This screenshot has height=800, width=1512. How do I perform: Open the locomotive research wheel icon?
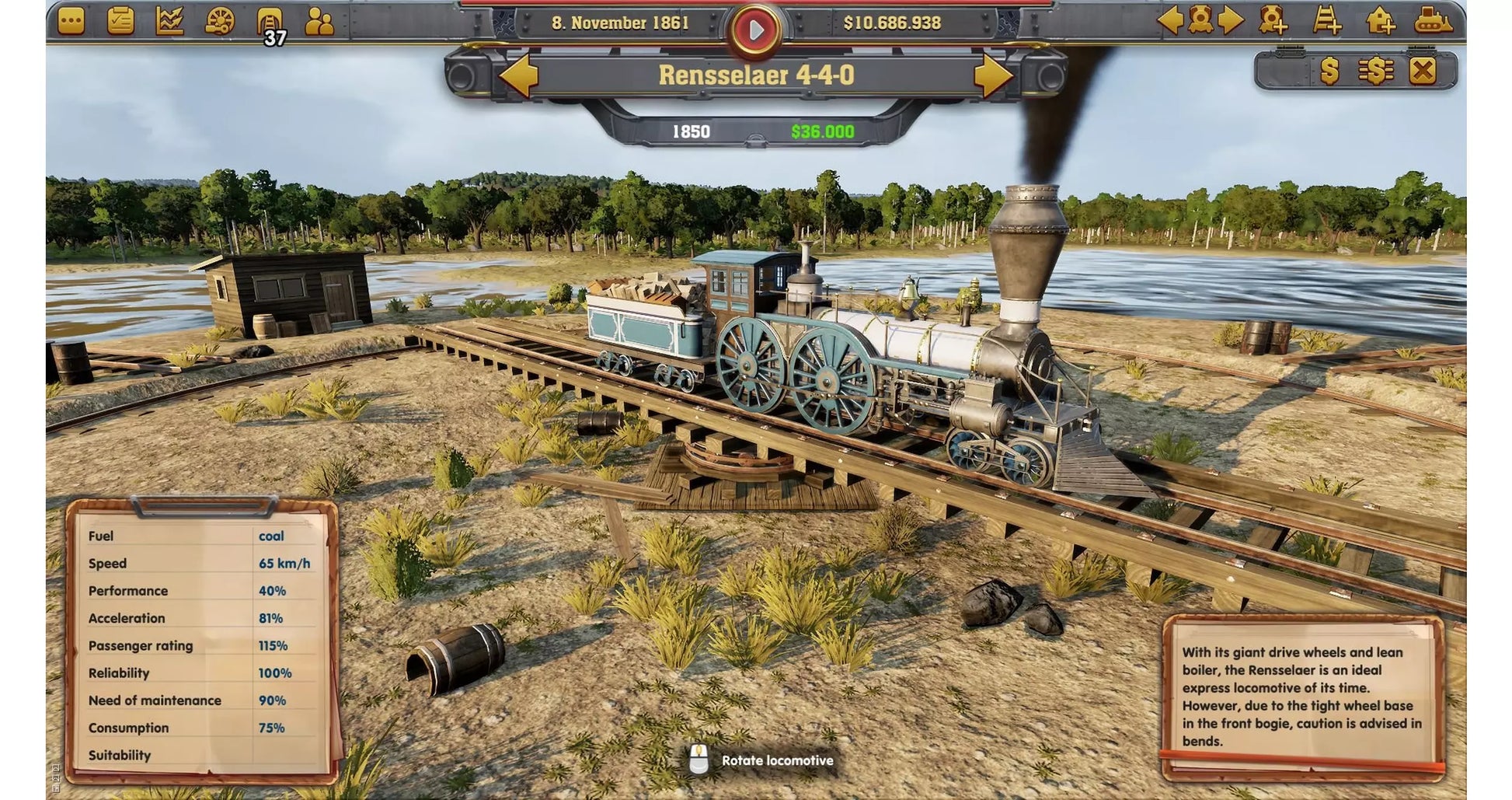[x=220, y=21]
